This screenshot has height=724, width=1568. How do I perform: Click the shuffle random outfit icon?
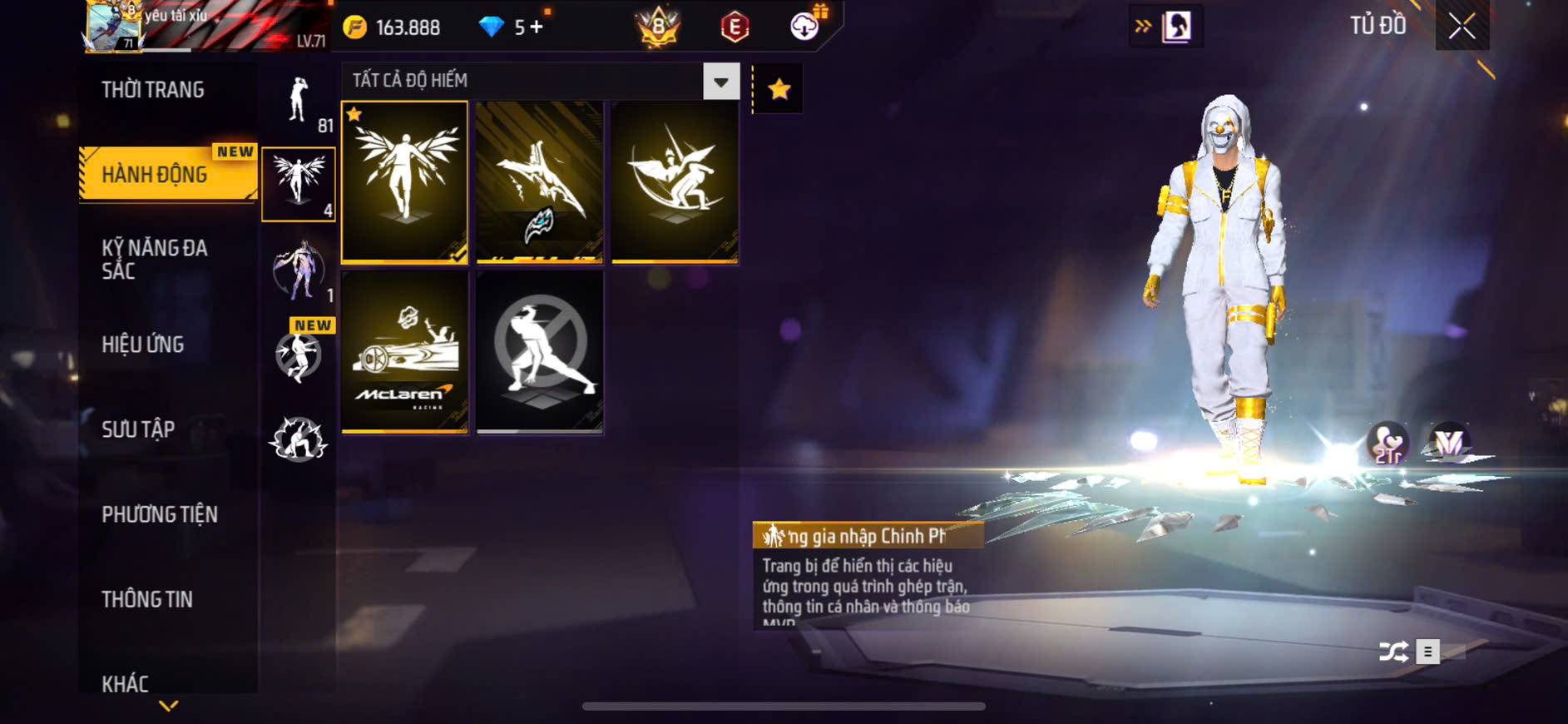[x=1393, y=652]
